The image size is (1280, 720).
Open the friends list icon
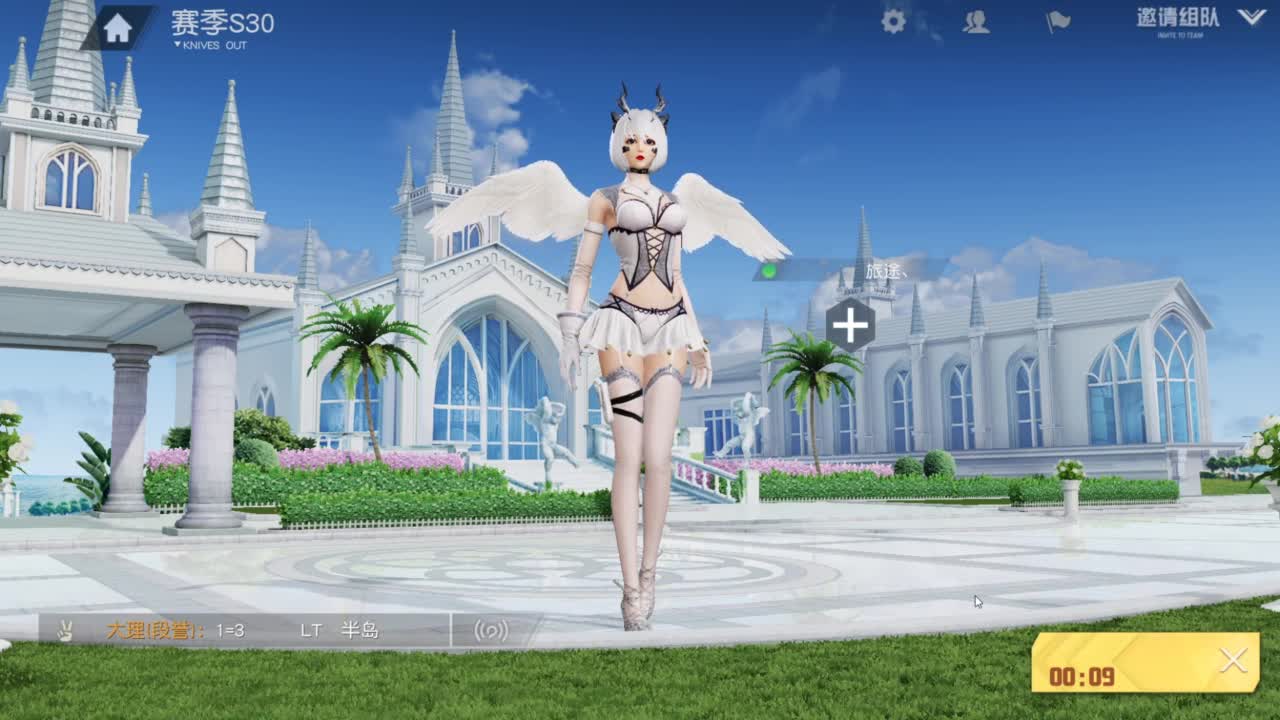pyautogui.click(x=973, y=22)
